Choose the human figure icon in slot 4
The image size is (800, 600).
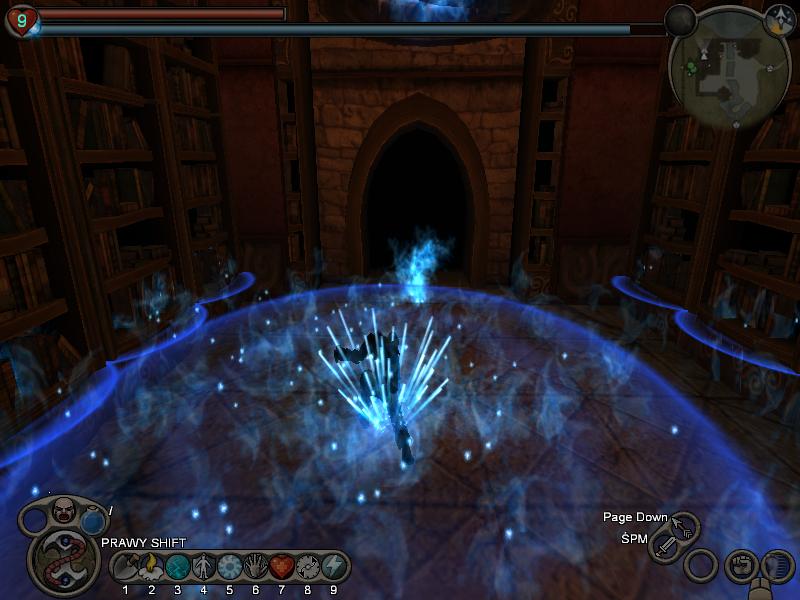pyautogui.click(x=203, y=566)
